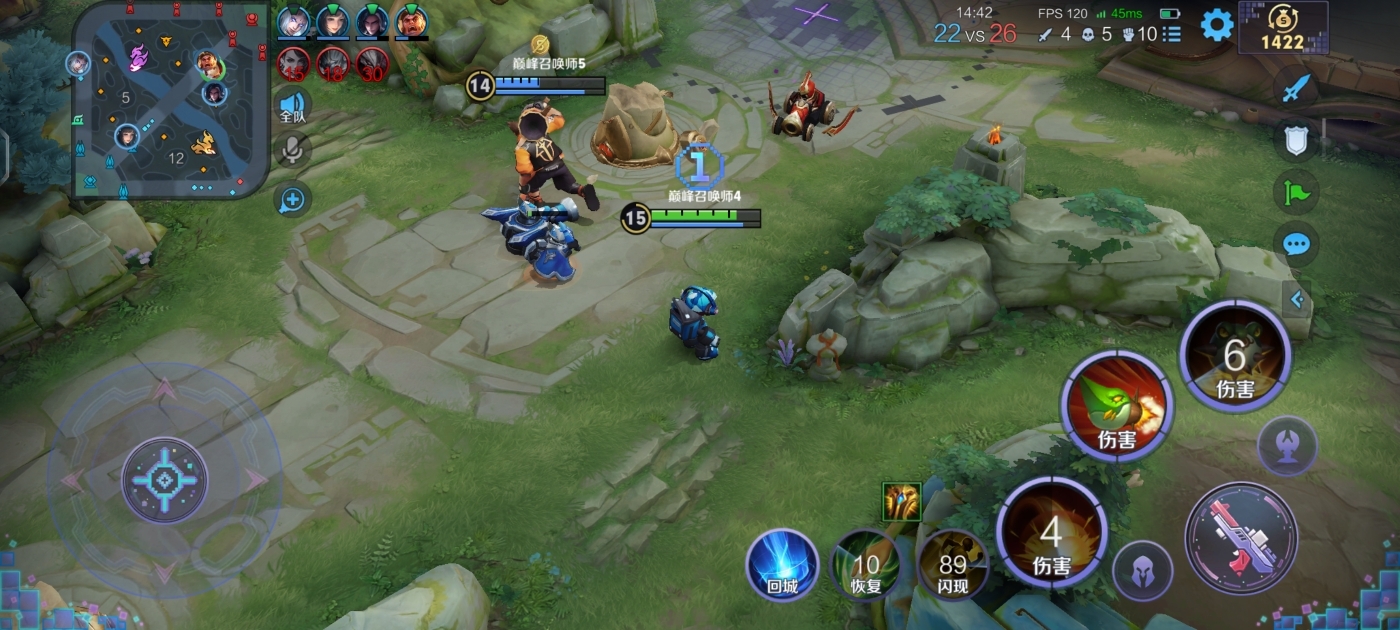Toggle the 全队 team voice speaker
Screen dimensions: 1400x630
point(292,105)
